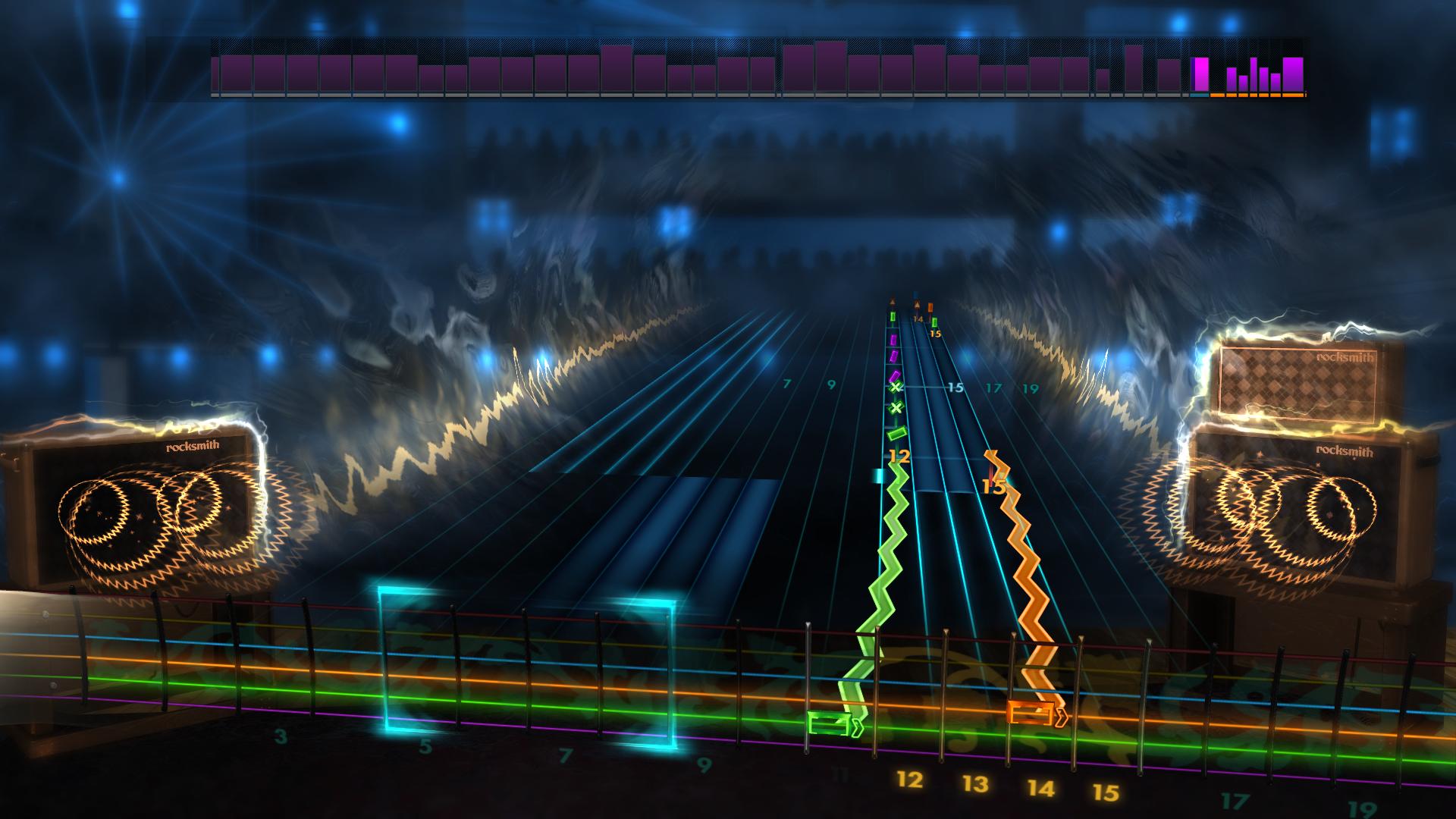1456x819 pixels.
Task: Toggle the bright magenta segment near the timeline's end
Action: click(x=1201, y=74)
